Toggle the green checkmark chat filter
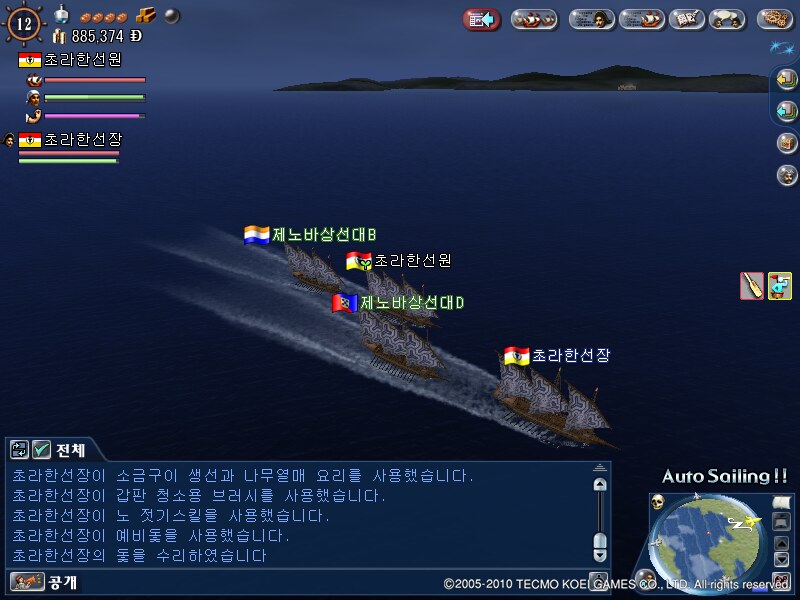800x600 pixels. coord(42,450)
